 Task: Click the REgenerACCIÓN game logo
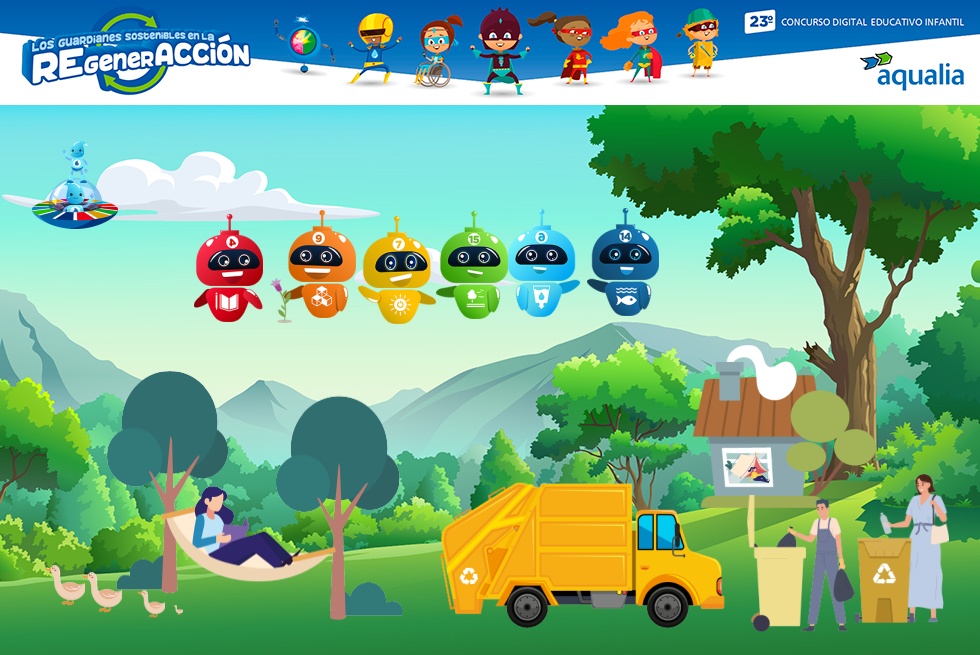coord(138,54)
